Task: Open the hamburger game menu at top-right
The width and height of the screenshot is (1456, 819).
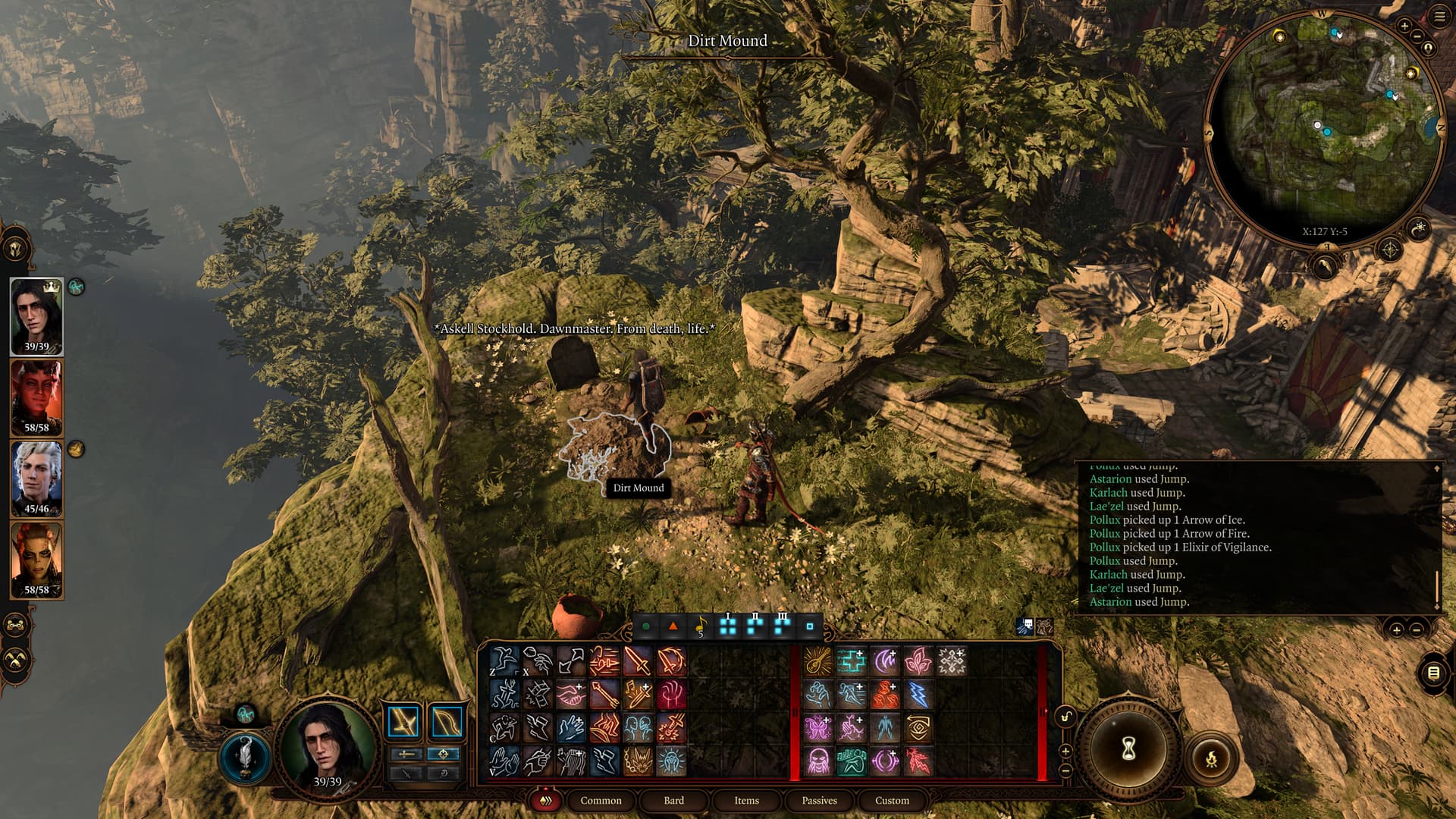Action: 1439,17
